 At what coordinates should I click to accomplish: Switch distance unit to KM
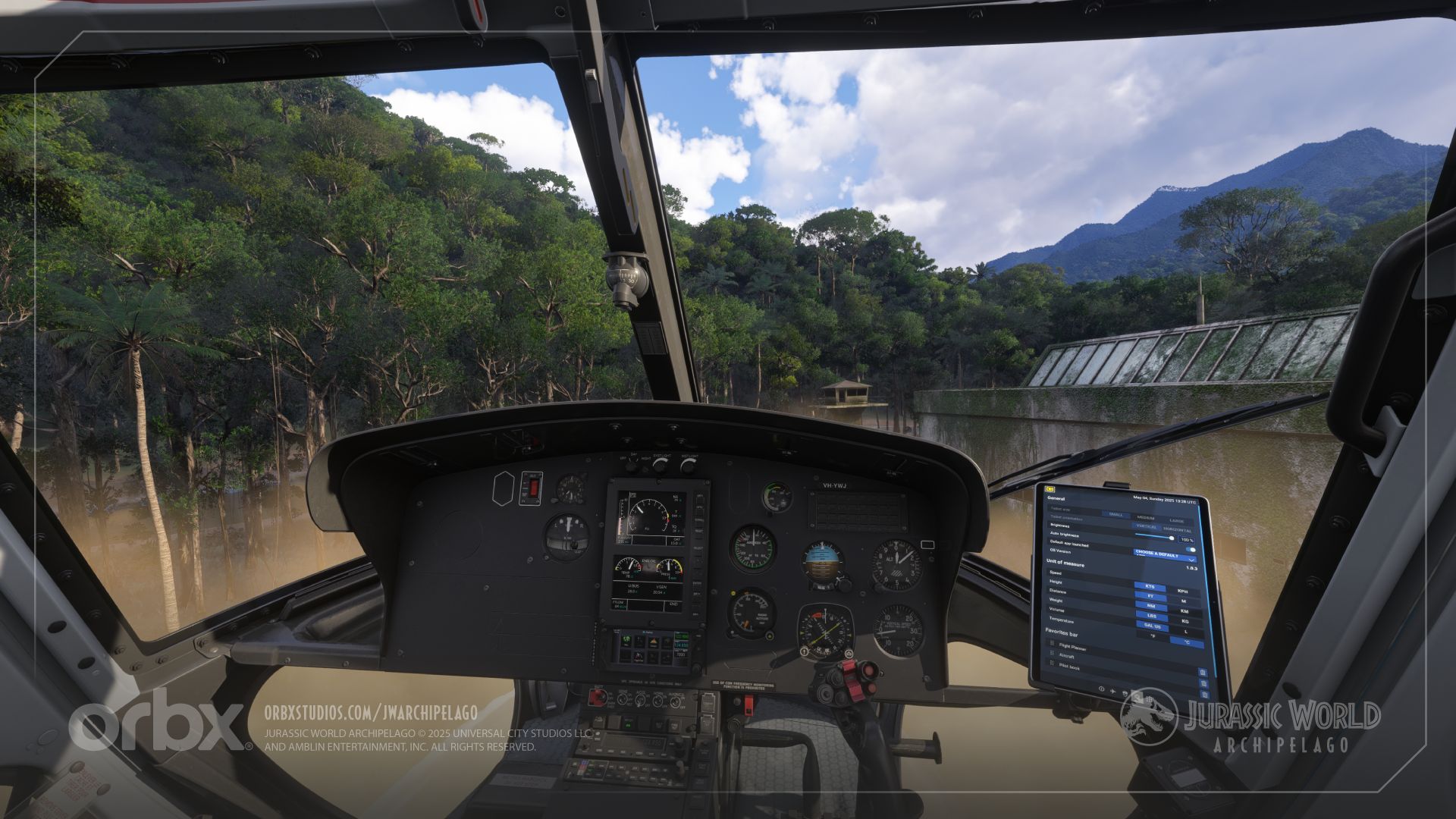pyautogui.click(x=1184, y=610)
